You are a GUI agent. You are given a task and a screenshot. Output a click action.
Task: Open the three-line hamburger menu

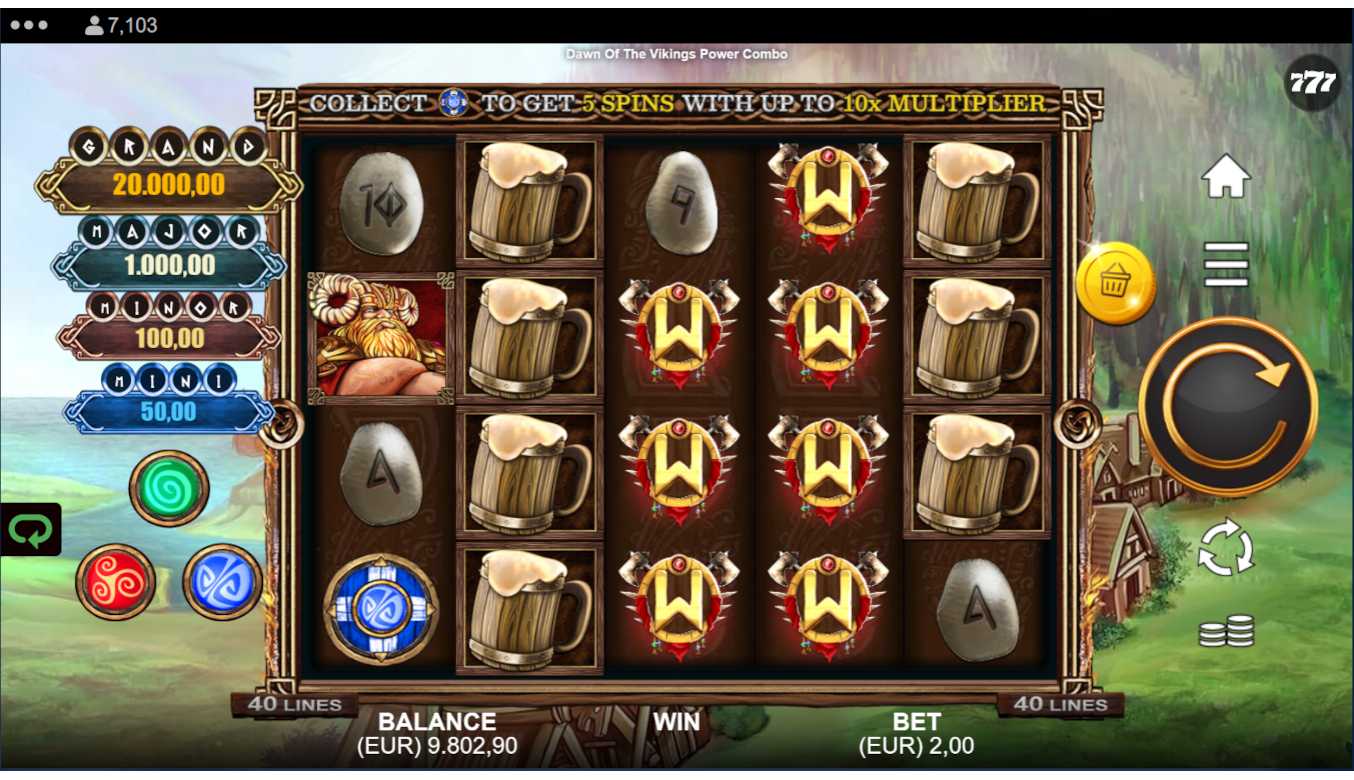coord(1226,264)
